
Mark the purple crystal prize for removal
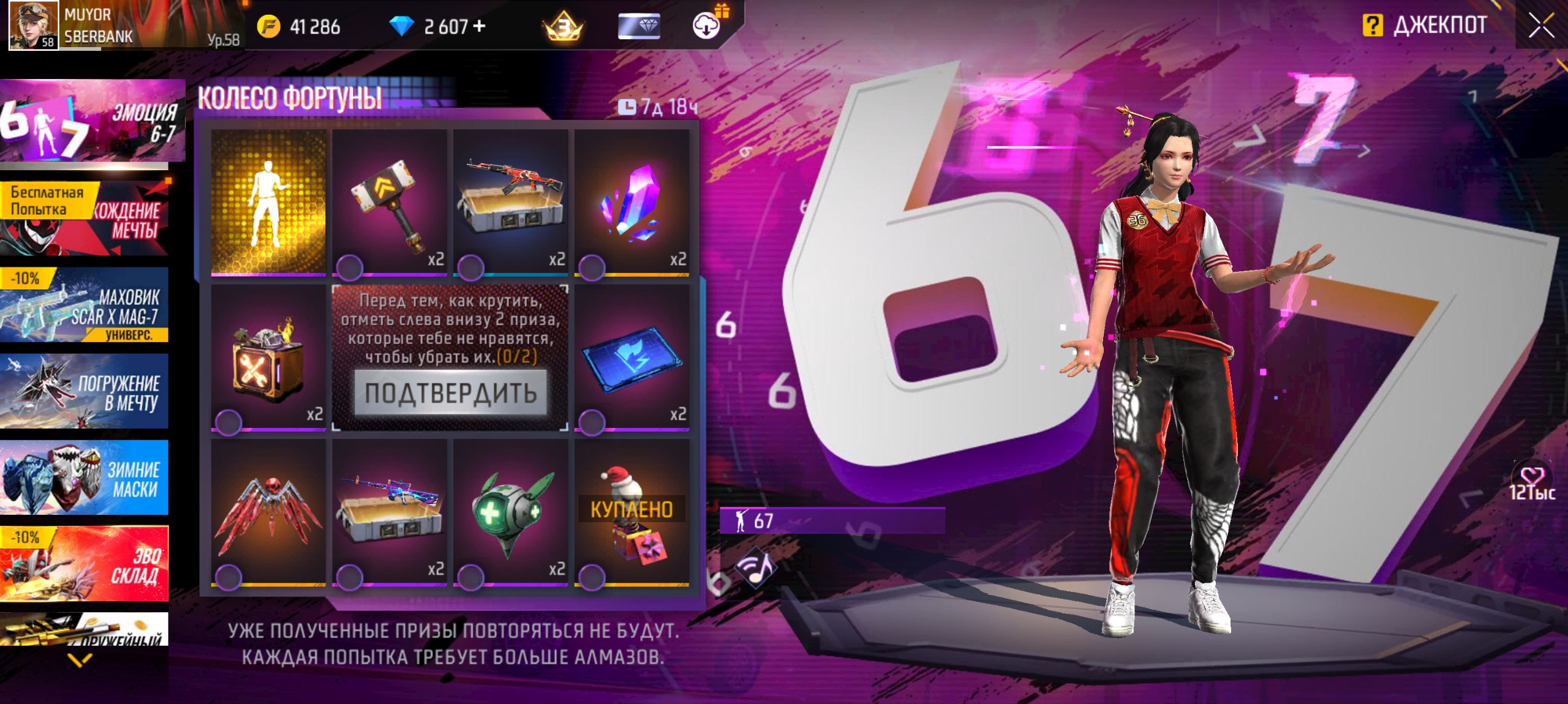coord(592,267)
